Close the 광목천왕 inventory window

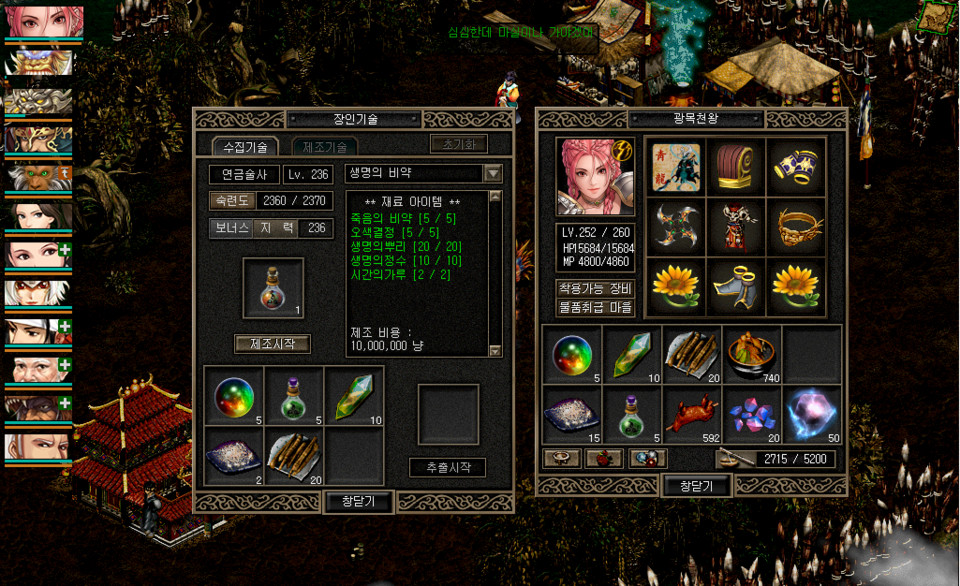coord(696,486)
